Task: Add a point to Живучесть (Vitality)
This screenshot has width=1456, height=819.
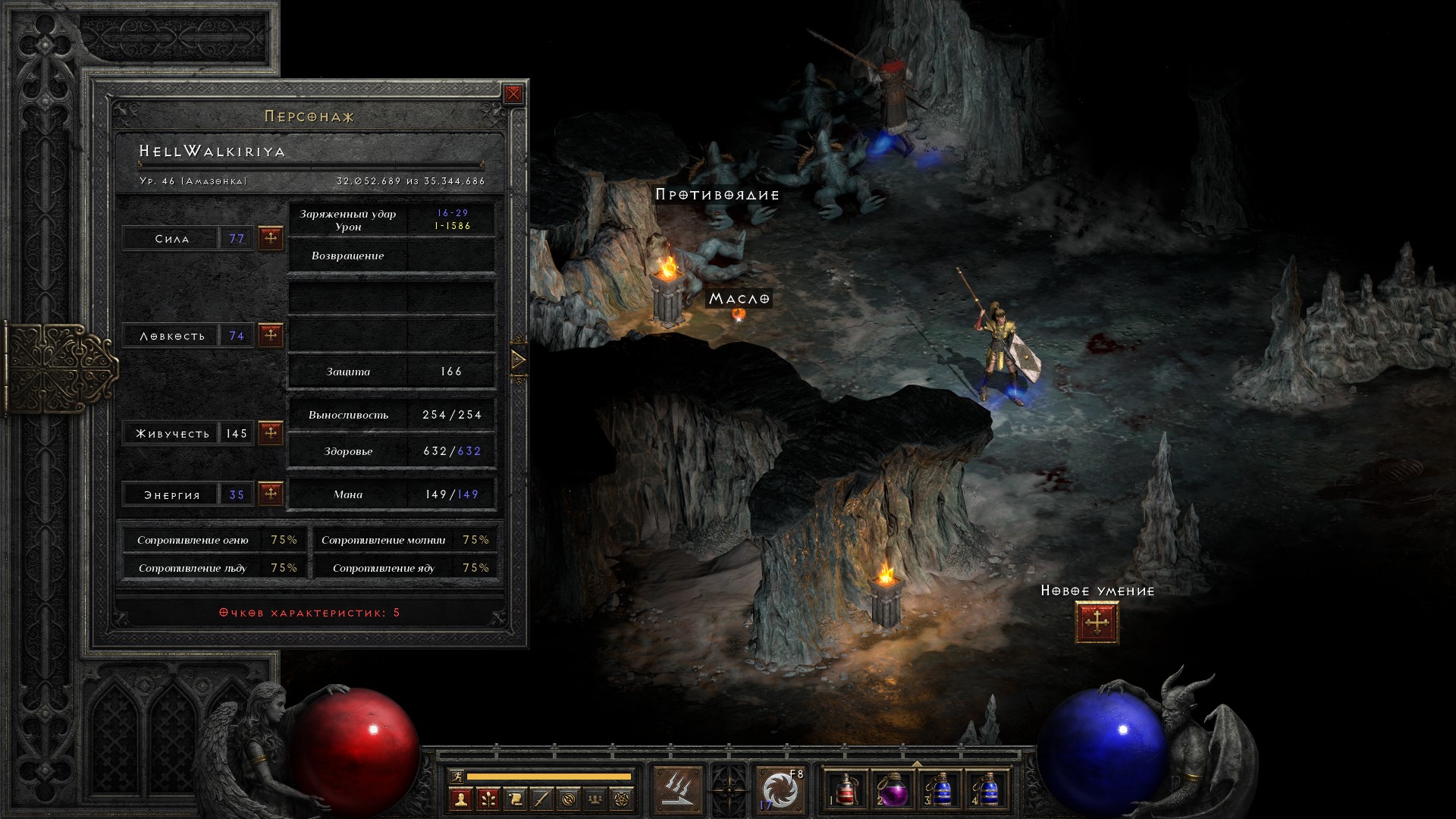Action: tap(271, 433)
